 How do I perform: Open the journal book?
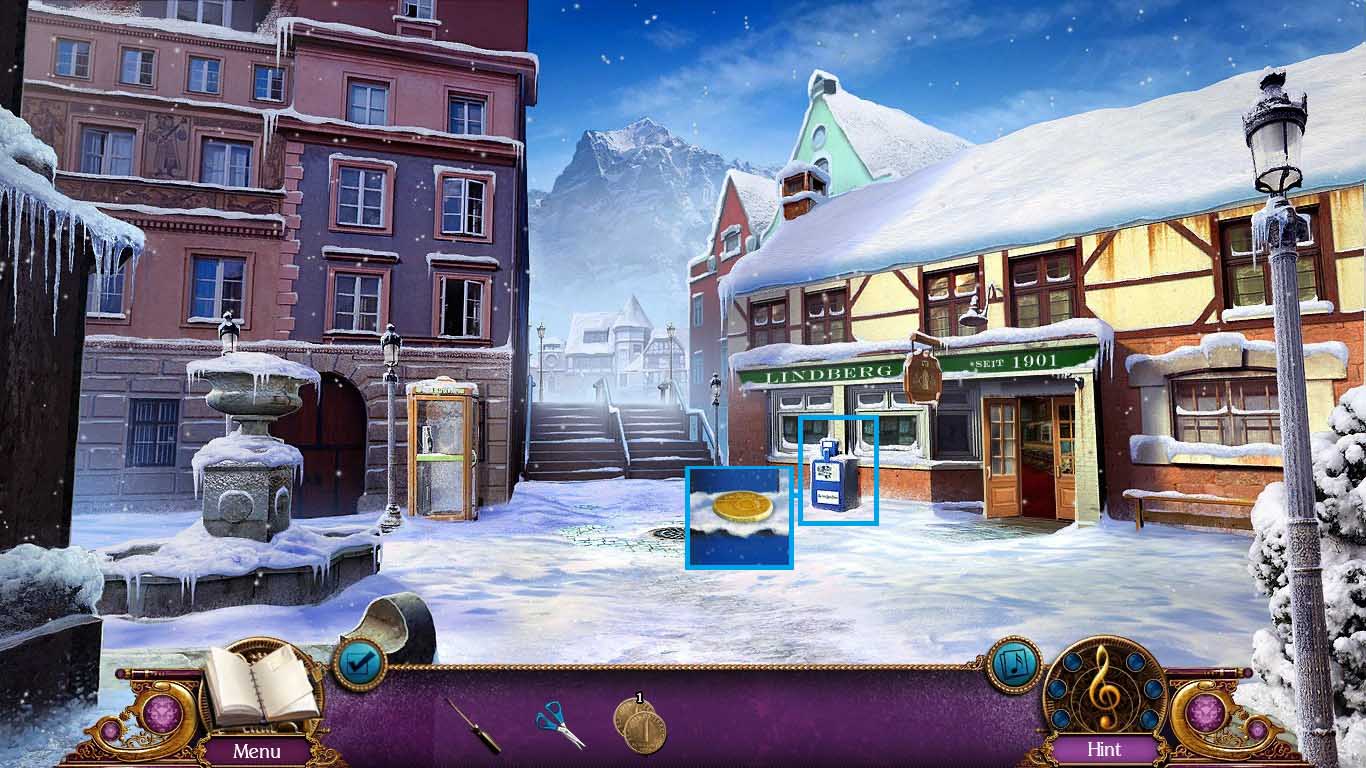click(259, 686)
